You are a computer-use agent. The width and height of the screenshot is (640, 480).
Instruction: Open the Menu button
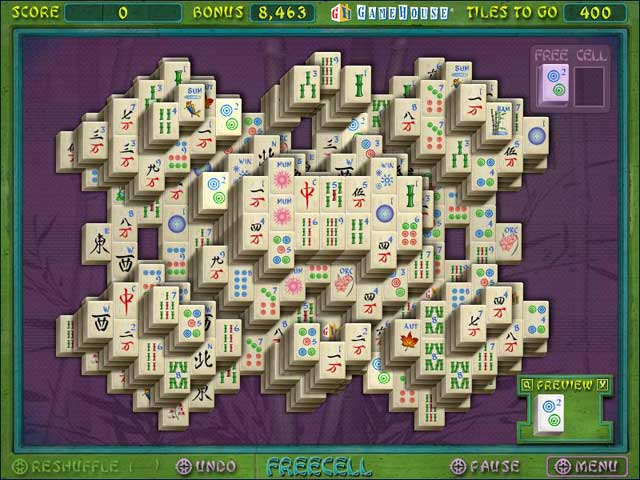click(x=587, y=465)
